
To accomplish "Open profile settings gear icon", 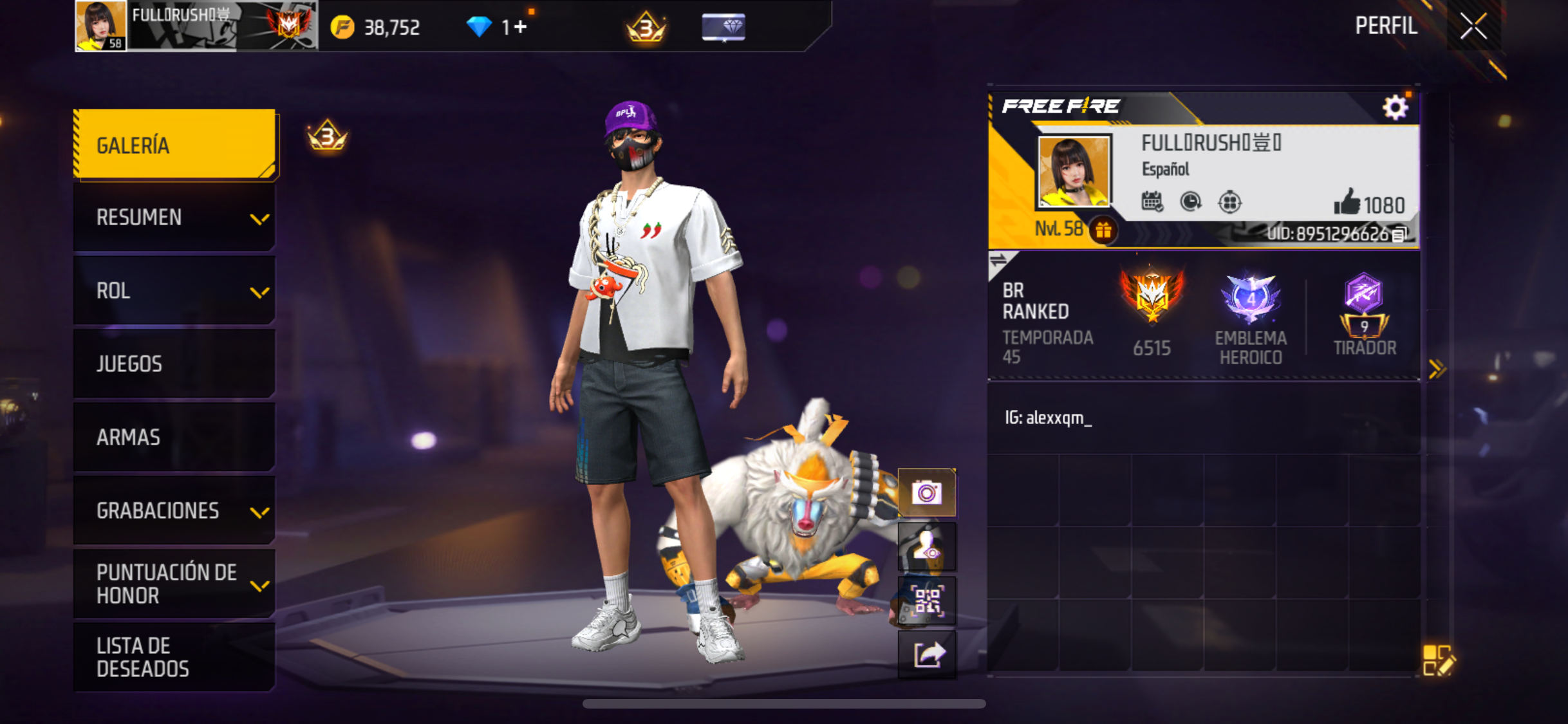I will pyautogui.click(x=1395, y=107).
